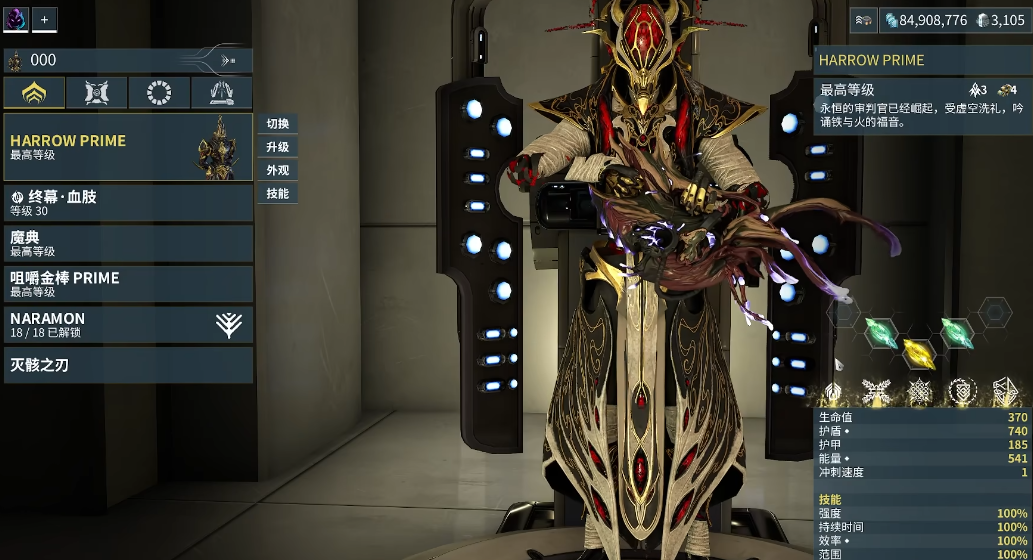The height and width of the screenshot is (560, 1033).
Task: Open the 升级 upgrade button
Action: [x=277, y=147]
